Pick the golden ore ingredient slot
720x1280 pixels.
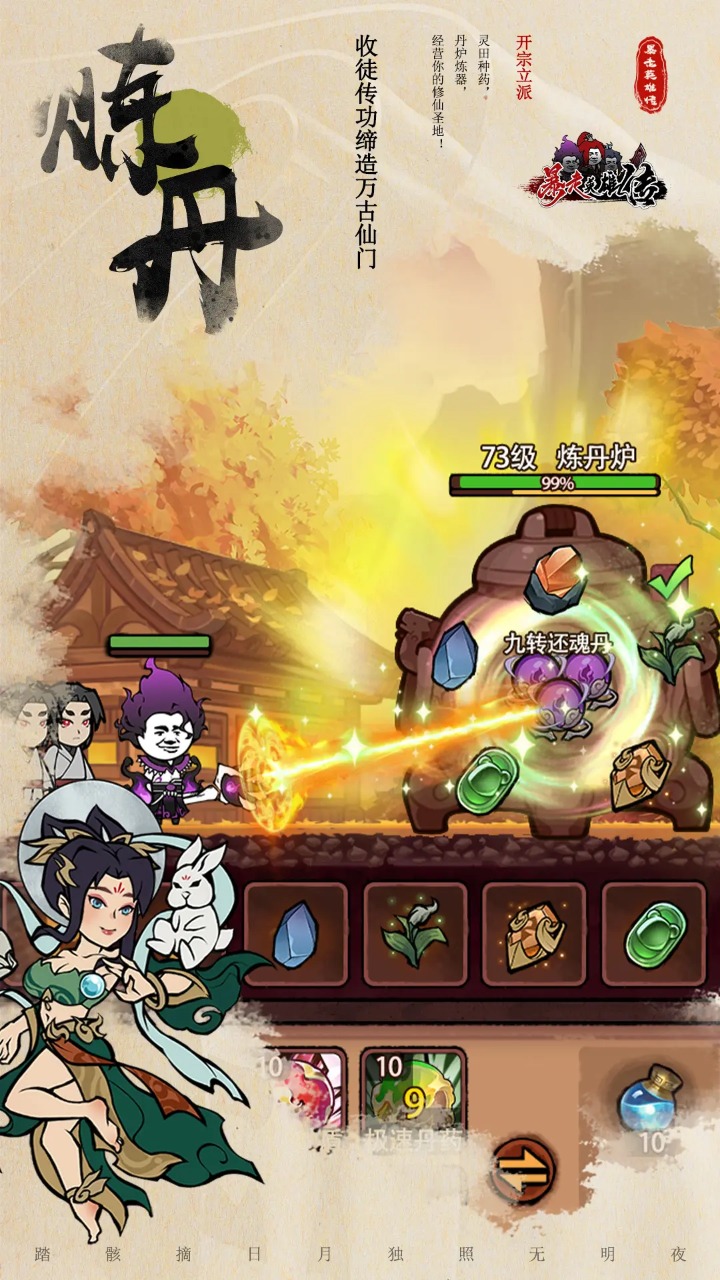point(534,934)
